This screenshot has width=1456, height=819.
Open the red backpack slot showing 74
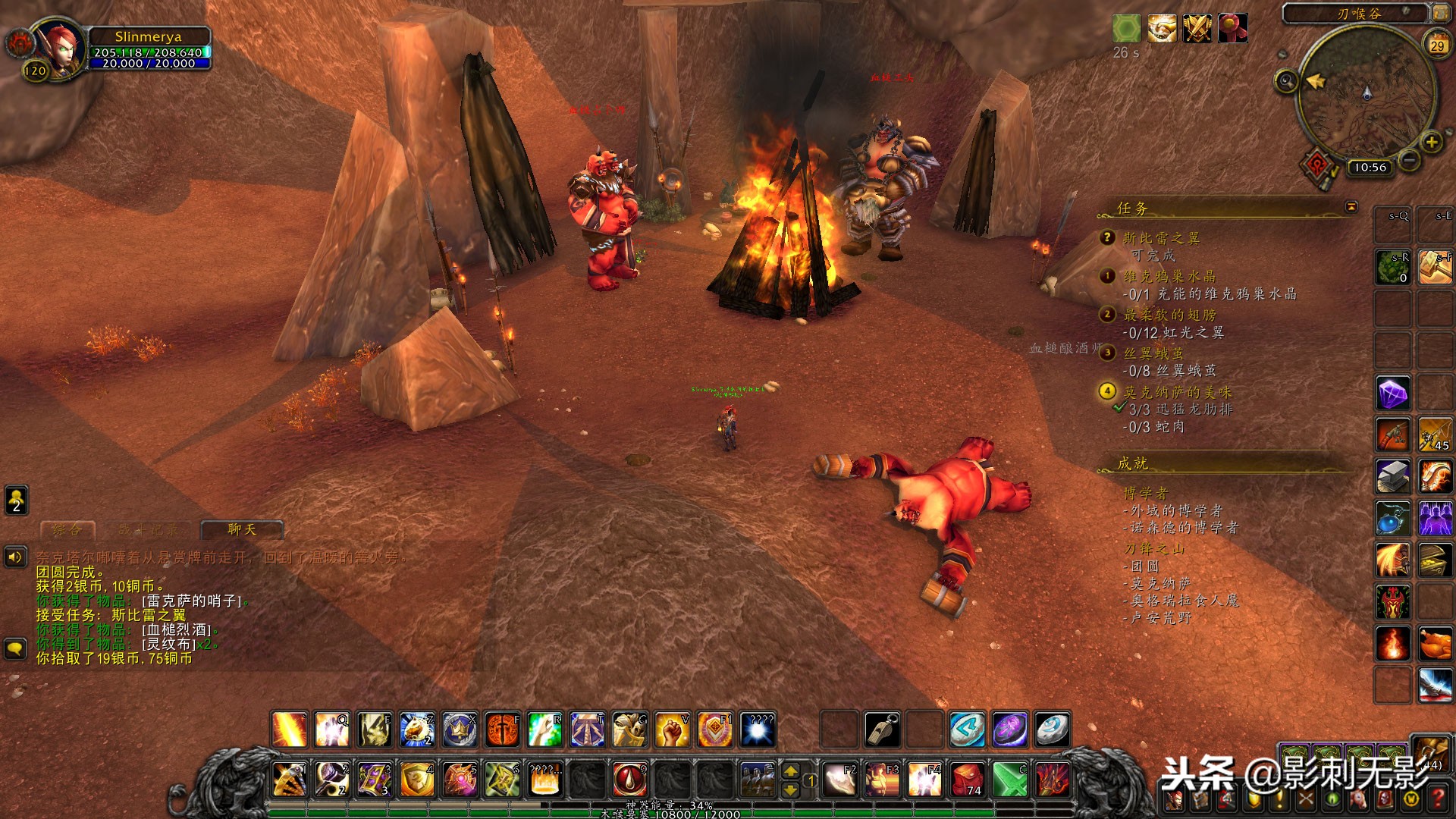pos(967,779)
